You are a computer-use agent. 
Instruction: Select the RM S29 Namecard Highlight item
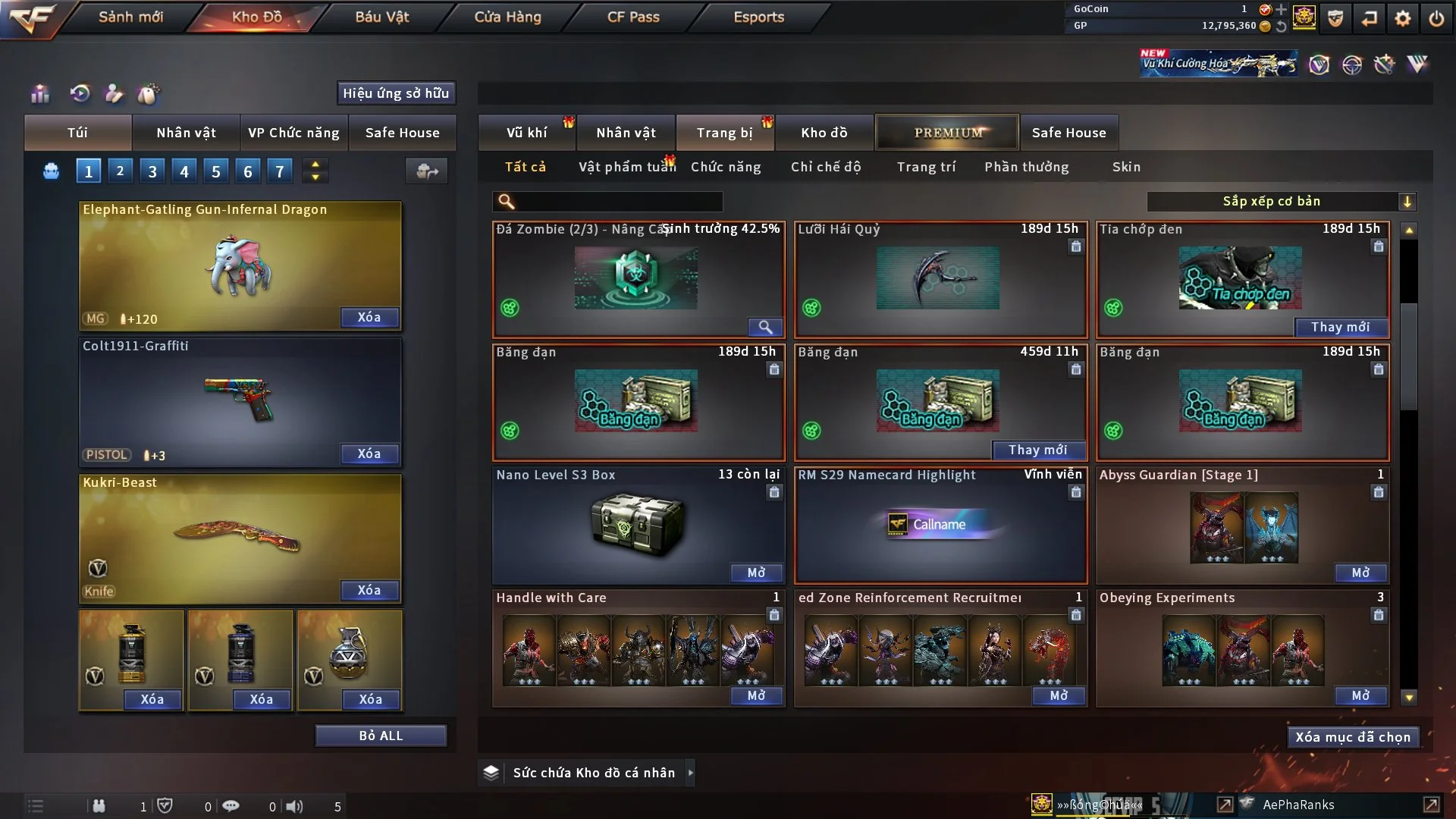[940, 525]
